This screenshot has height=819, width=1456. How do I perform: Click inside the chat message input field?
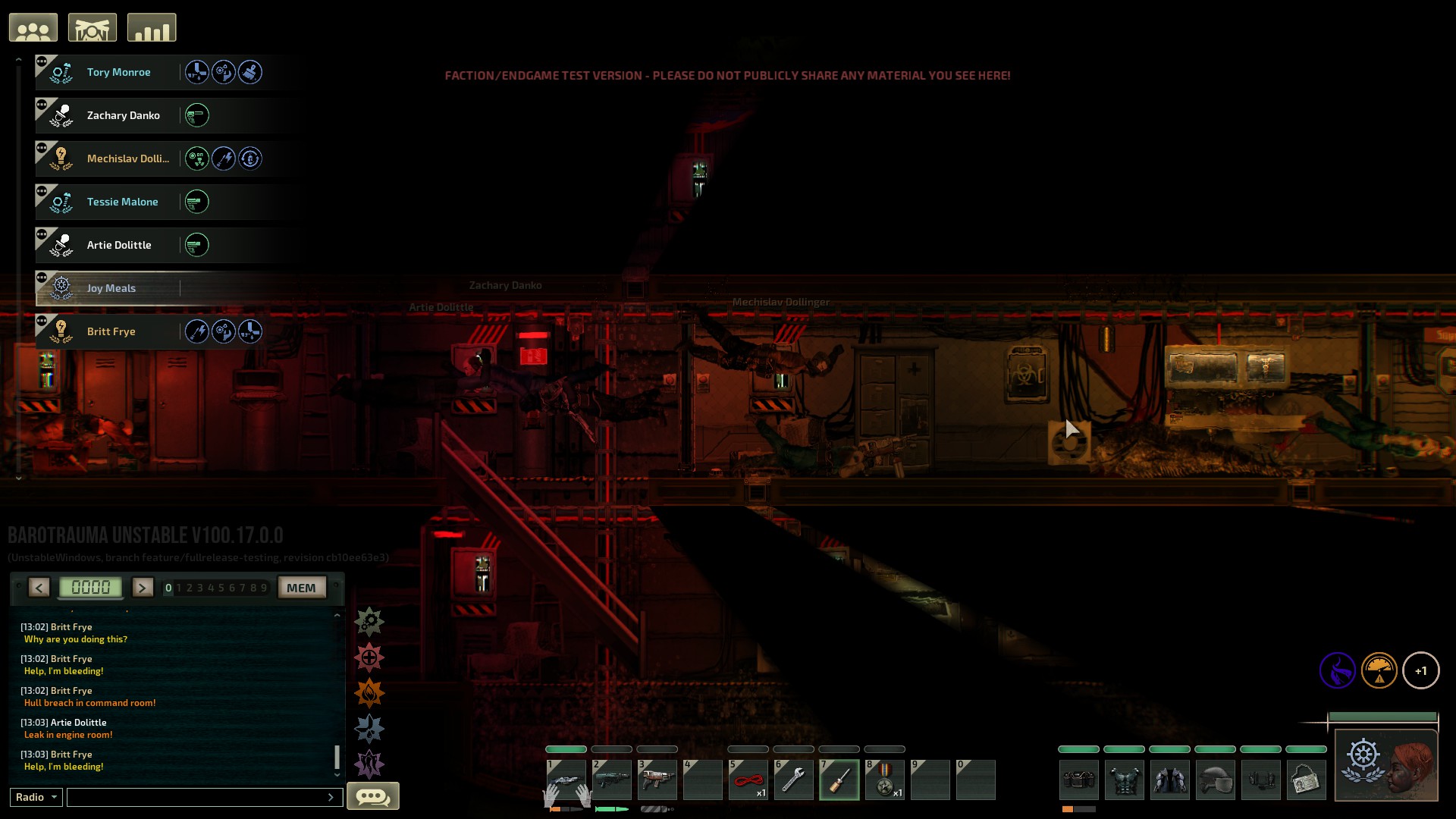pyautogui.click(x=201, y=797)
